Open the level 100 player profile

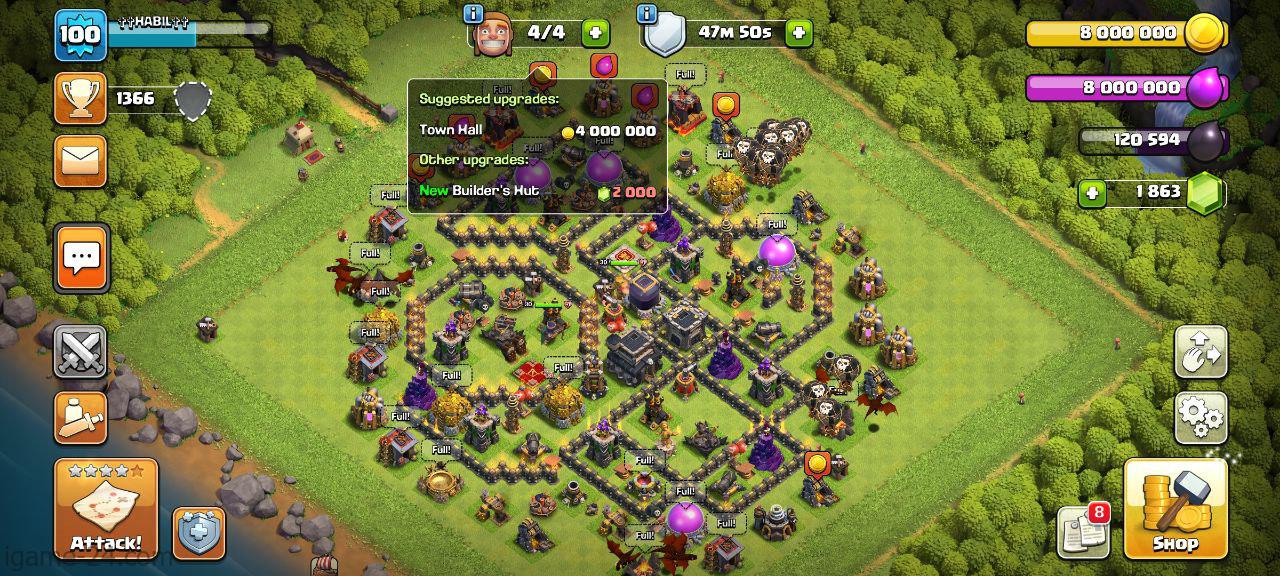tap(80, 35)
